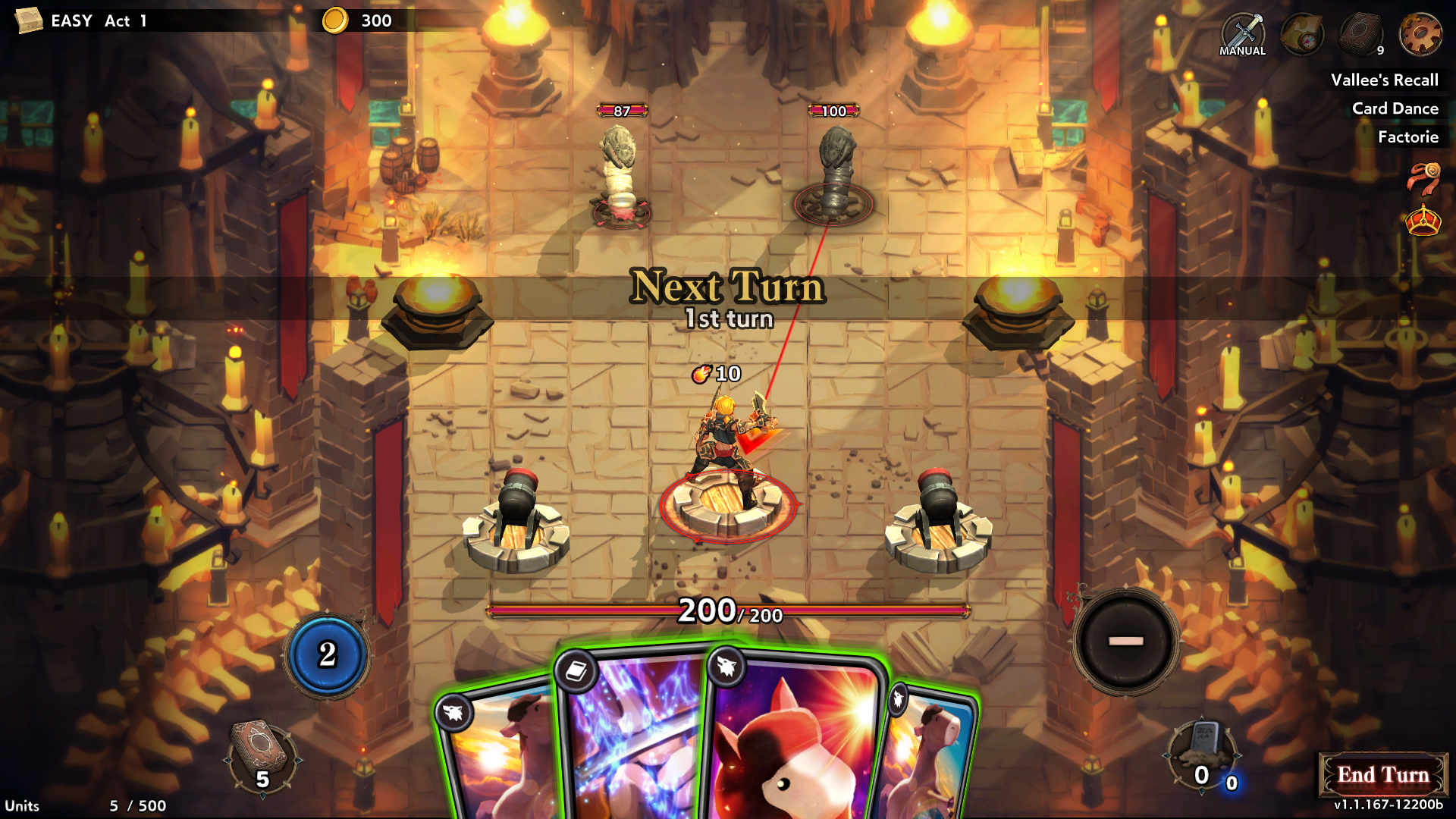Open the map with compass icon
Viewport: 1456px width, 819px height.
pos(1301,35)
